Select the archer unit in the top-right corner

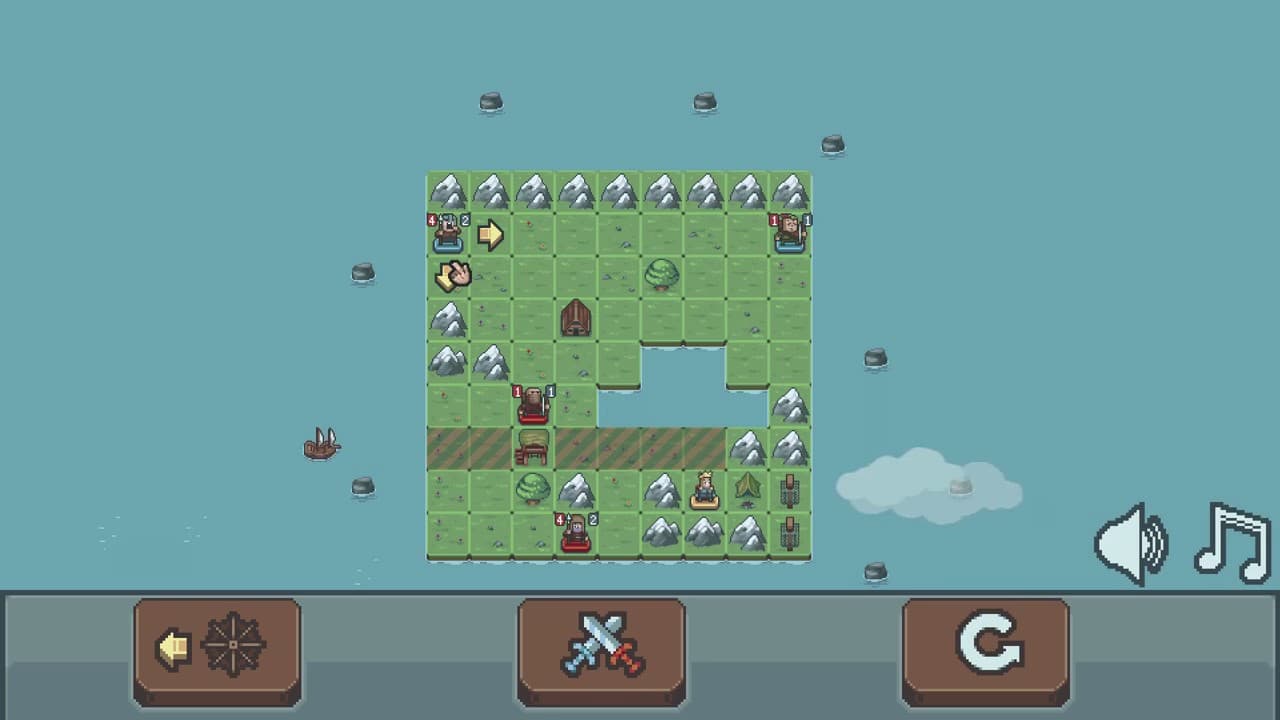point(790,234)
